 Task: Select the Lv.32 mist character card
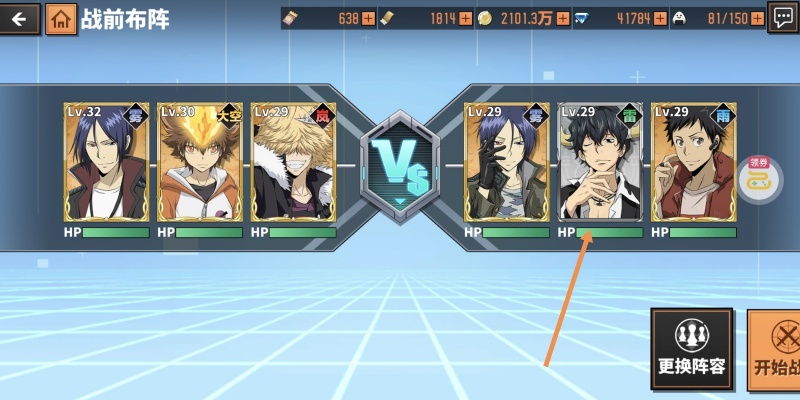point(105,162)
